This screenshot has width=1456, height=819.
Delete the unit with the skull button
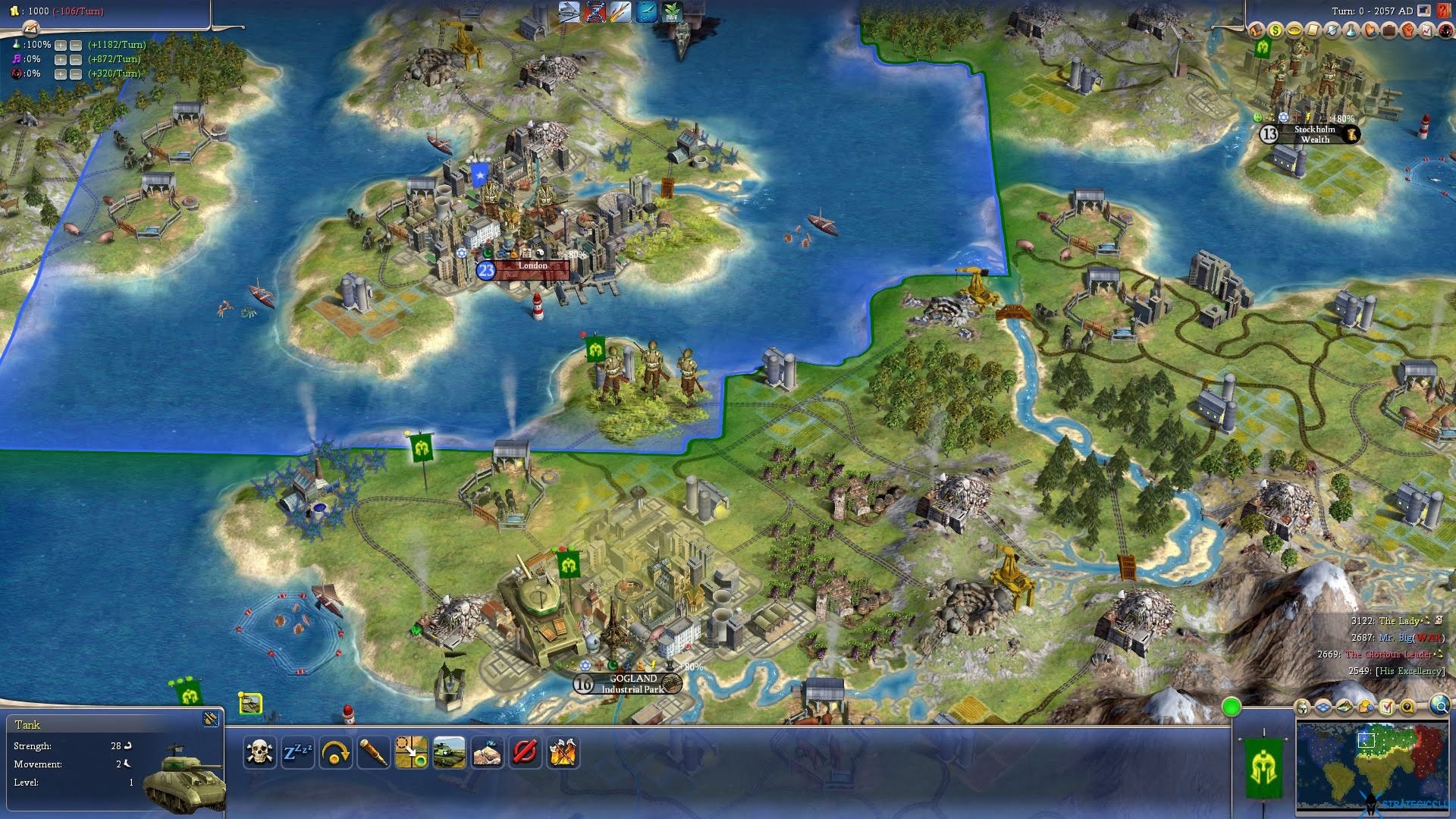[259, 752]
